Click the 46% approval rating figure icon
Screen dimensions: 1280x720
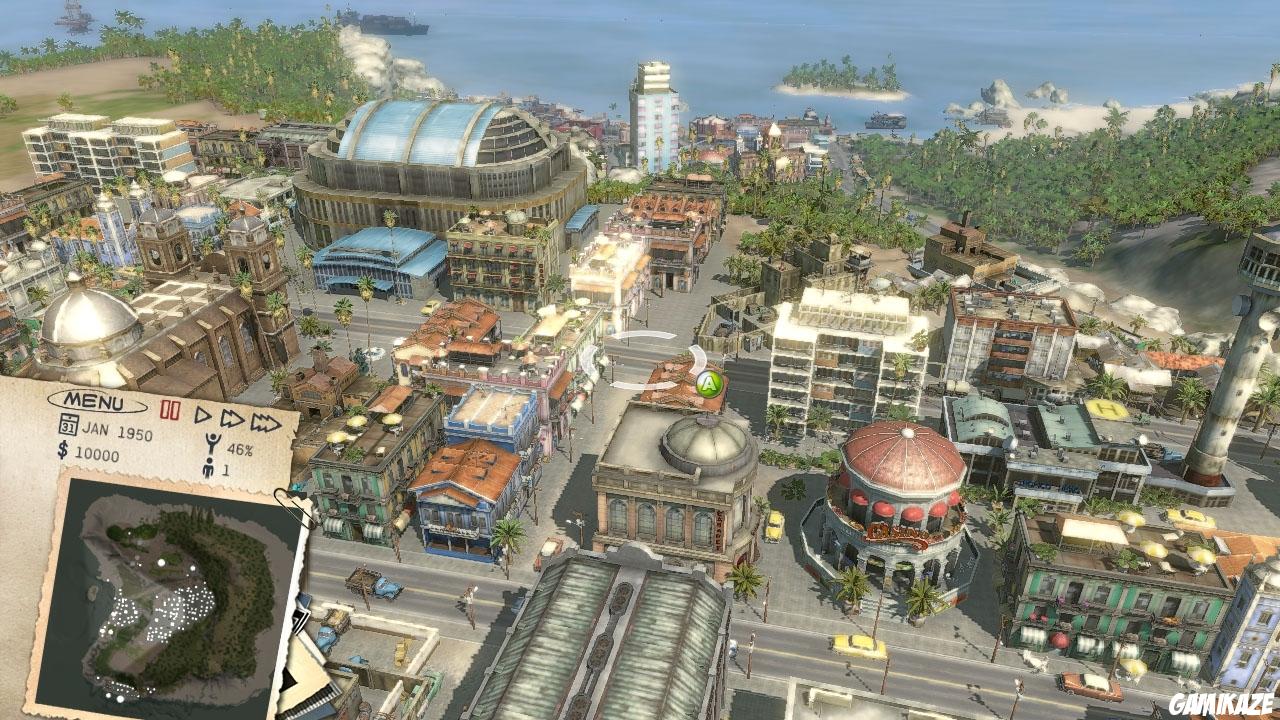pyautogui.click(x=212, y=443)
